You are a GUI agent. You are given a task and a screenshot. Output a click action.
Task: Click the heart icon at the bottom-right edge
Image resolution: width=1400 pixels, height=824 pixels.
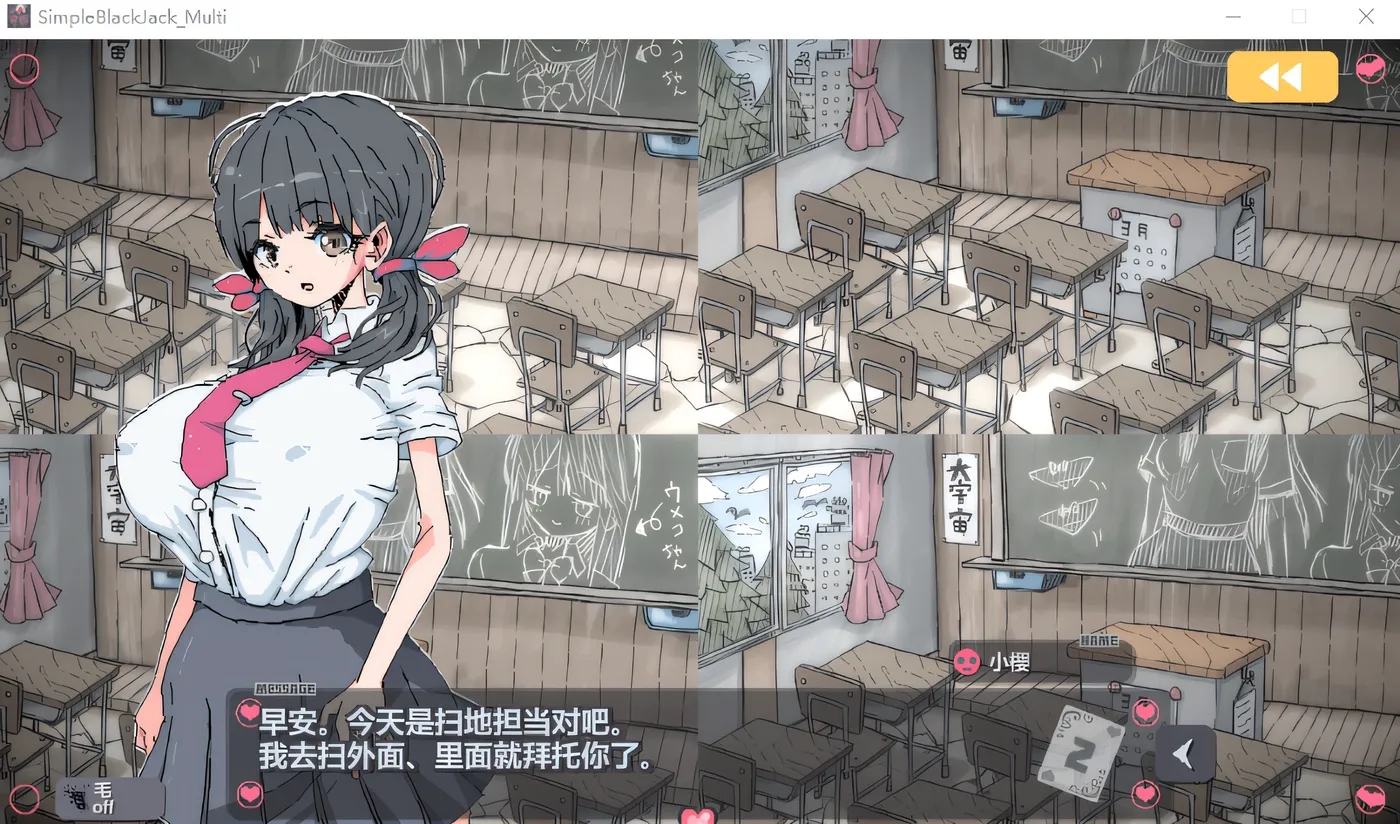[x=1370, y=798]
